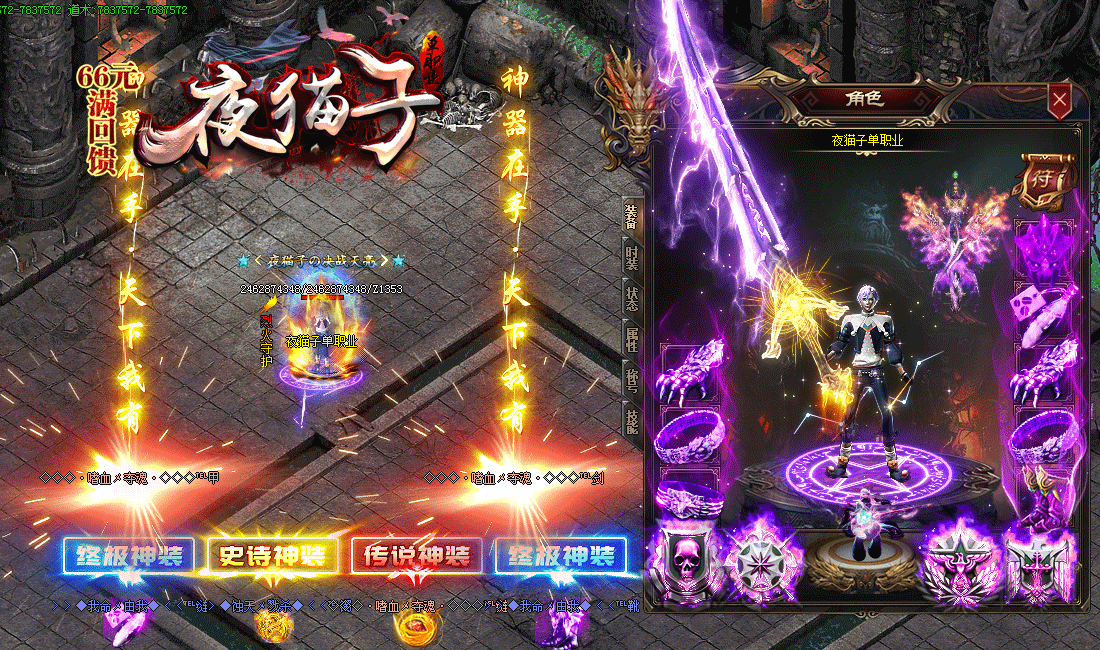
Task: Click the 史诗神装 button
Action: tap(272, 555)
